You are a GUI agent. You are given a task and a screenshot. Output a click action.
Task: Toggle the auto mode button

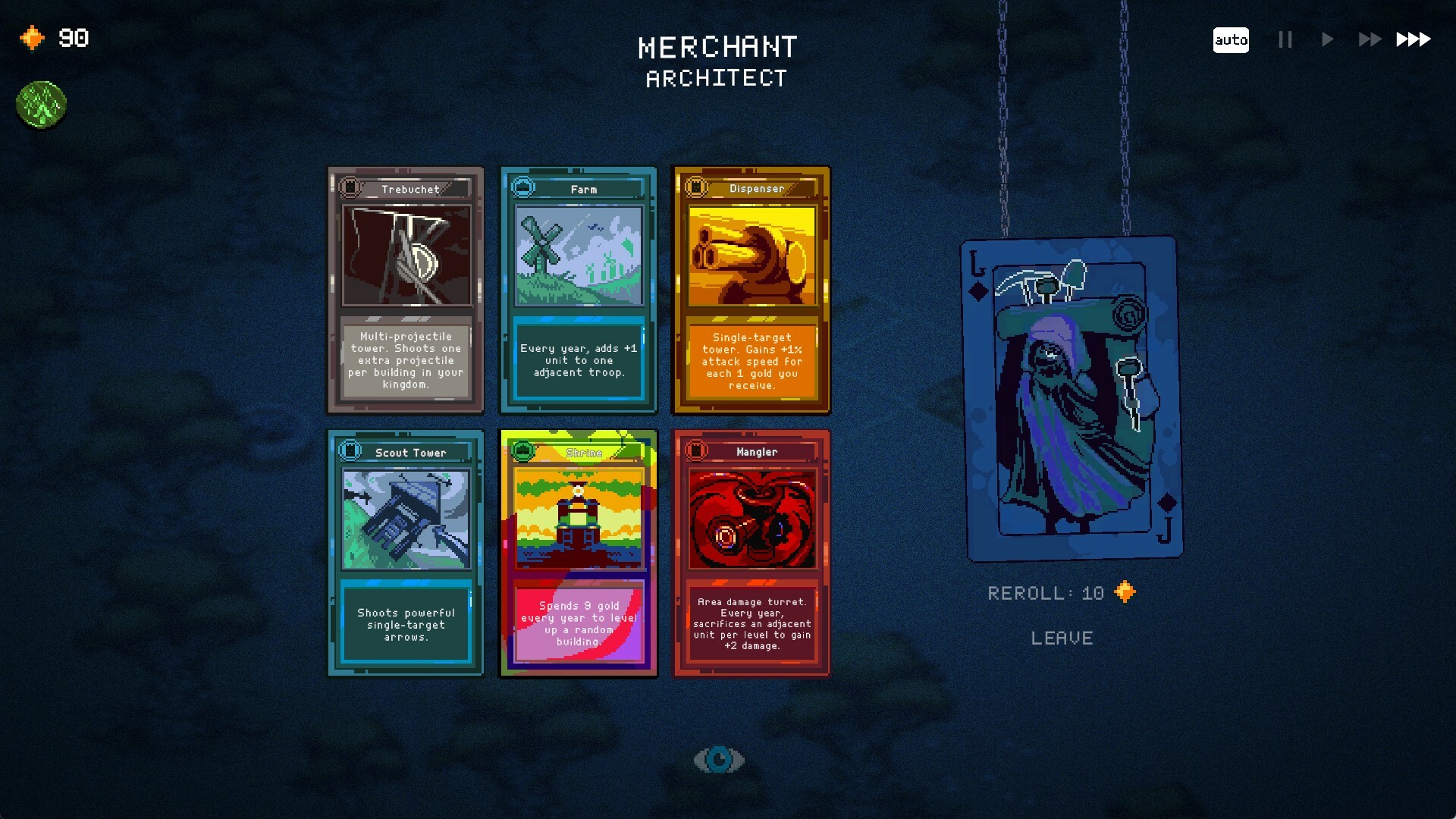[x=1230, y=40]
